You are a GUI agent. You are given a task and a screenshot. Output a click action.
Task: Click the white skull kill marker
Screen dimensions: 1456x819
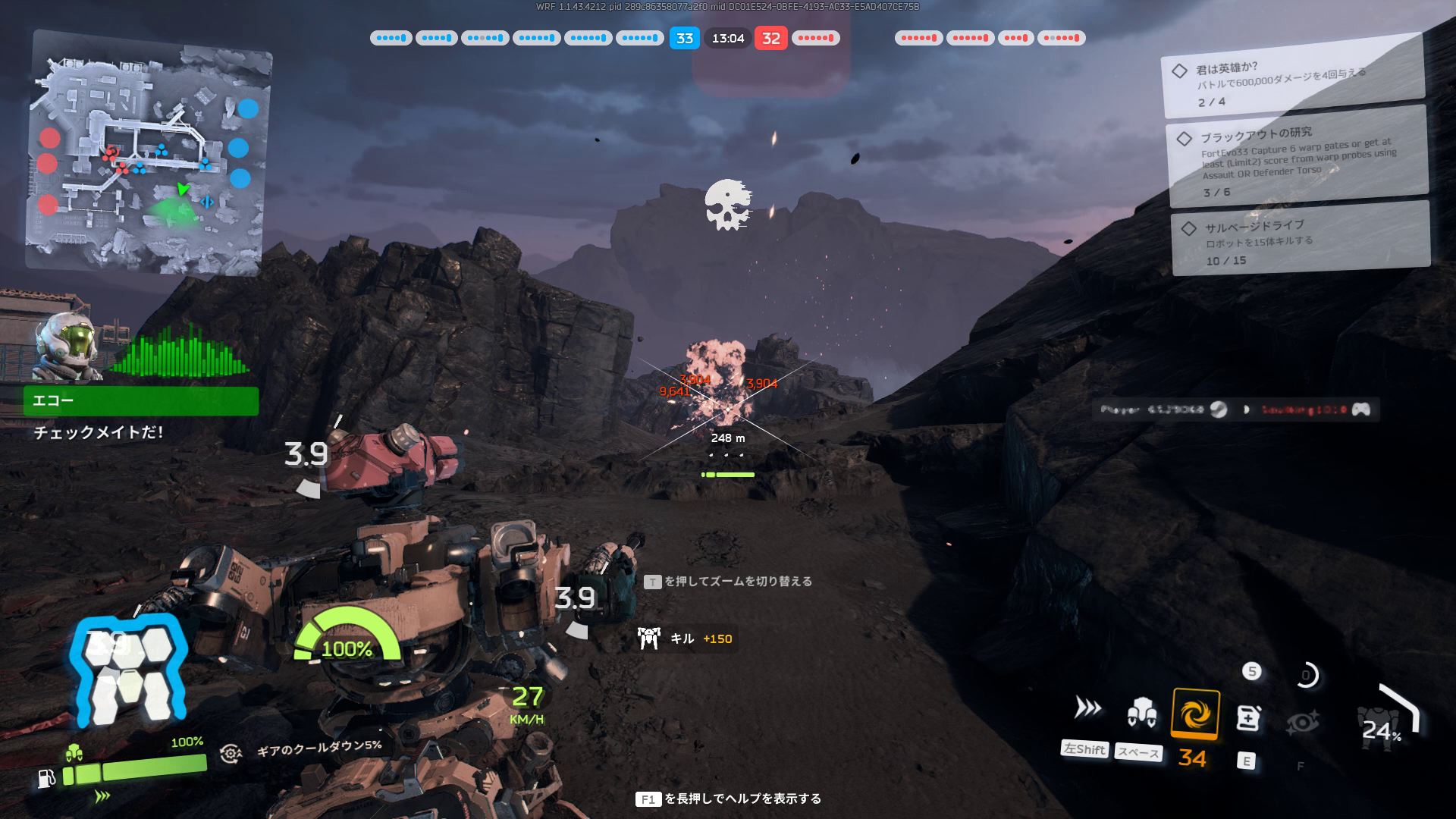pyautogui.click(x=727, y=205)
